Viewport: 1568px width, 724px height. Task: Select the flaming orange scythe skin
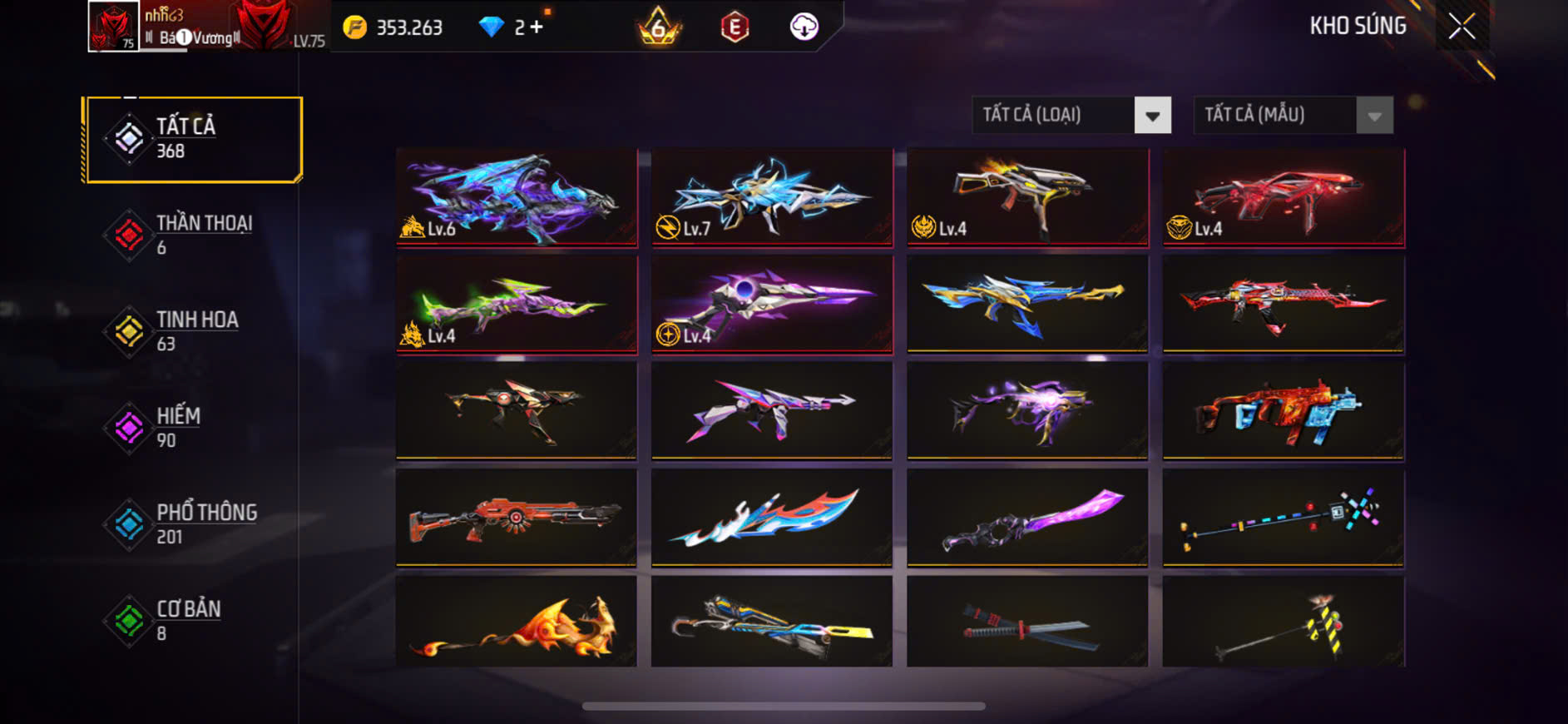517,622
